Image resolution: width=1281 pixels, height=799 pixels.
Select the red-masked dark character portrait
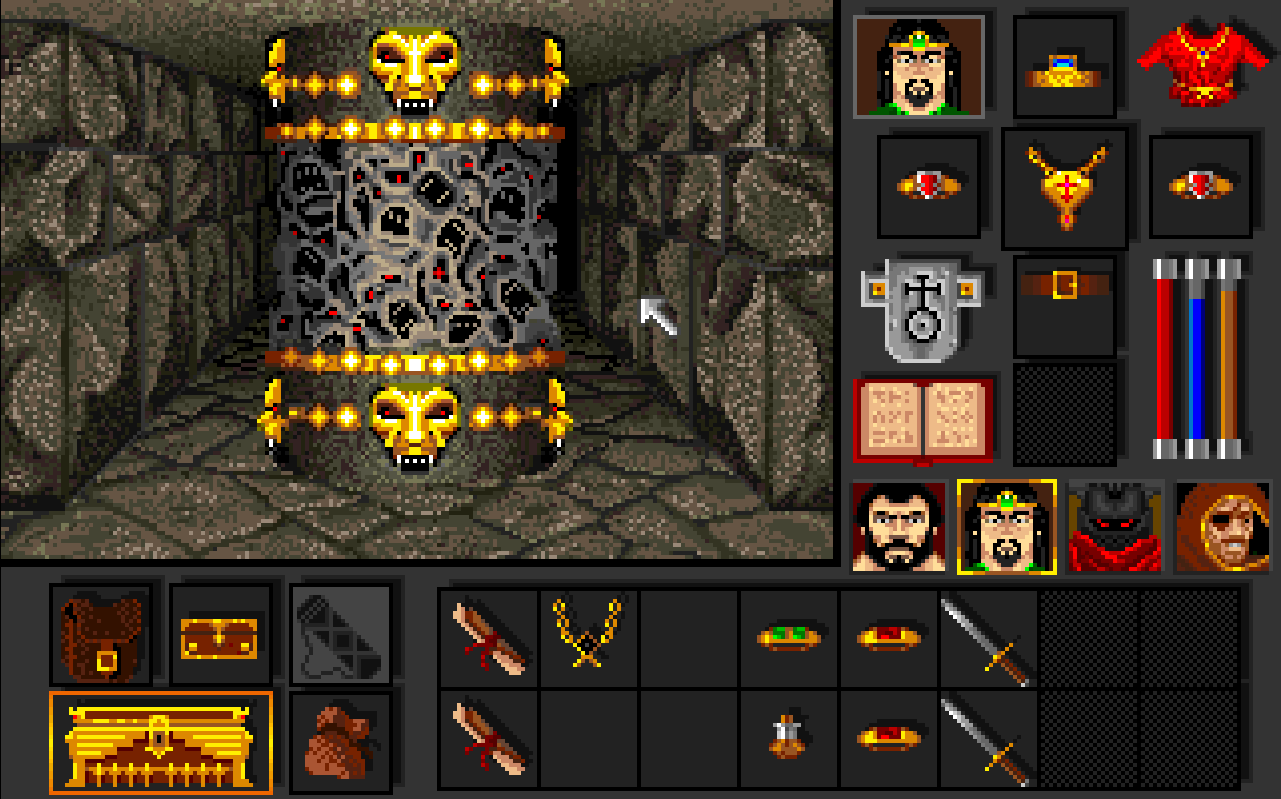pos(1115,528)
